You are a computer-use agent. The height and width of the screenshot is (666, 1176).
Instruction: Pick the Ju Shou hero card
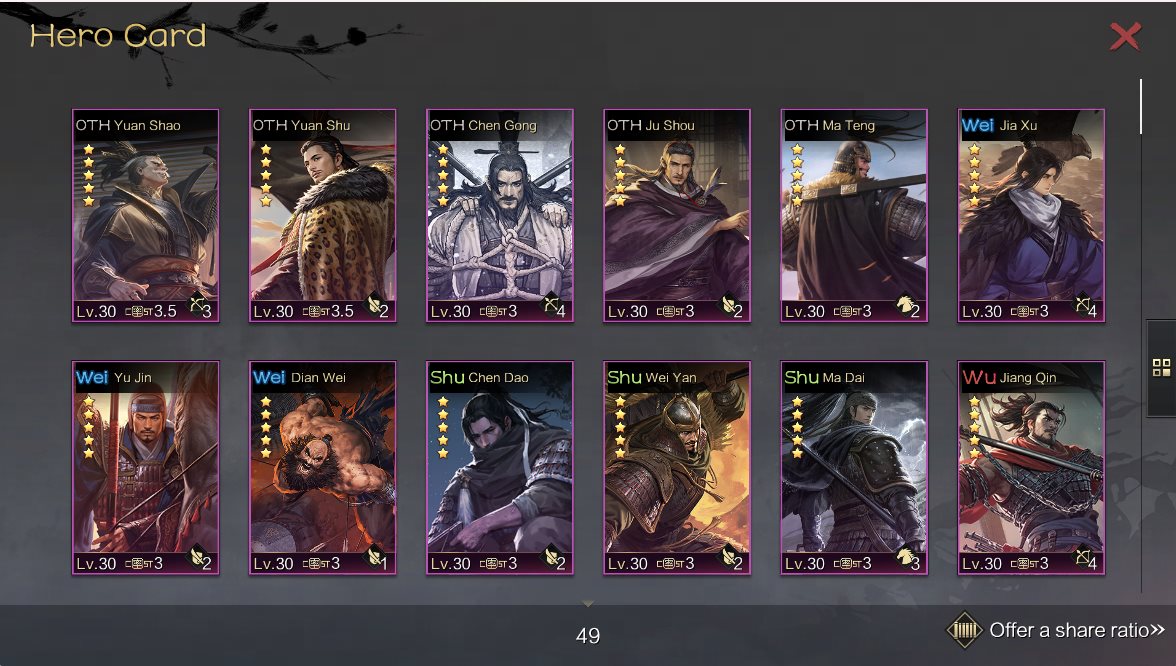[x=676, y=216]
